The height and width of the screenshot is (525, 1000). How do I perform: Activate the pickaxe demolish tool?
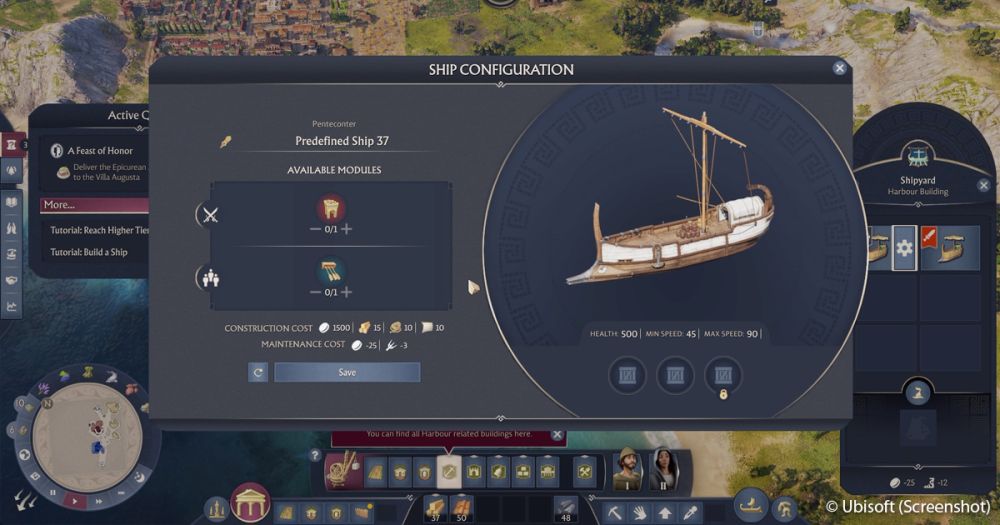(614, 512)
